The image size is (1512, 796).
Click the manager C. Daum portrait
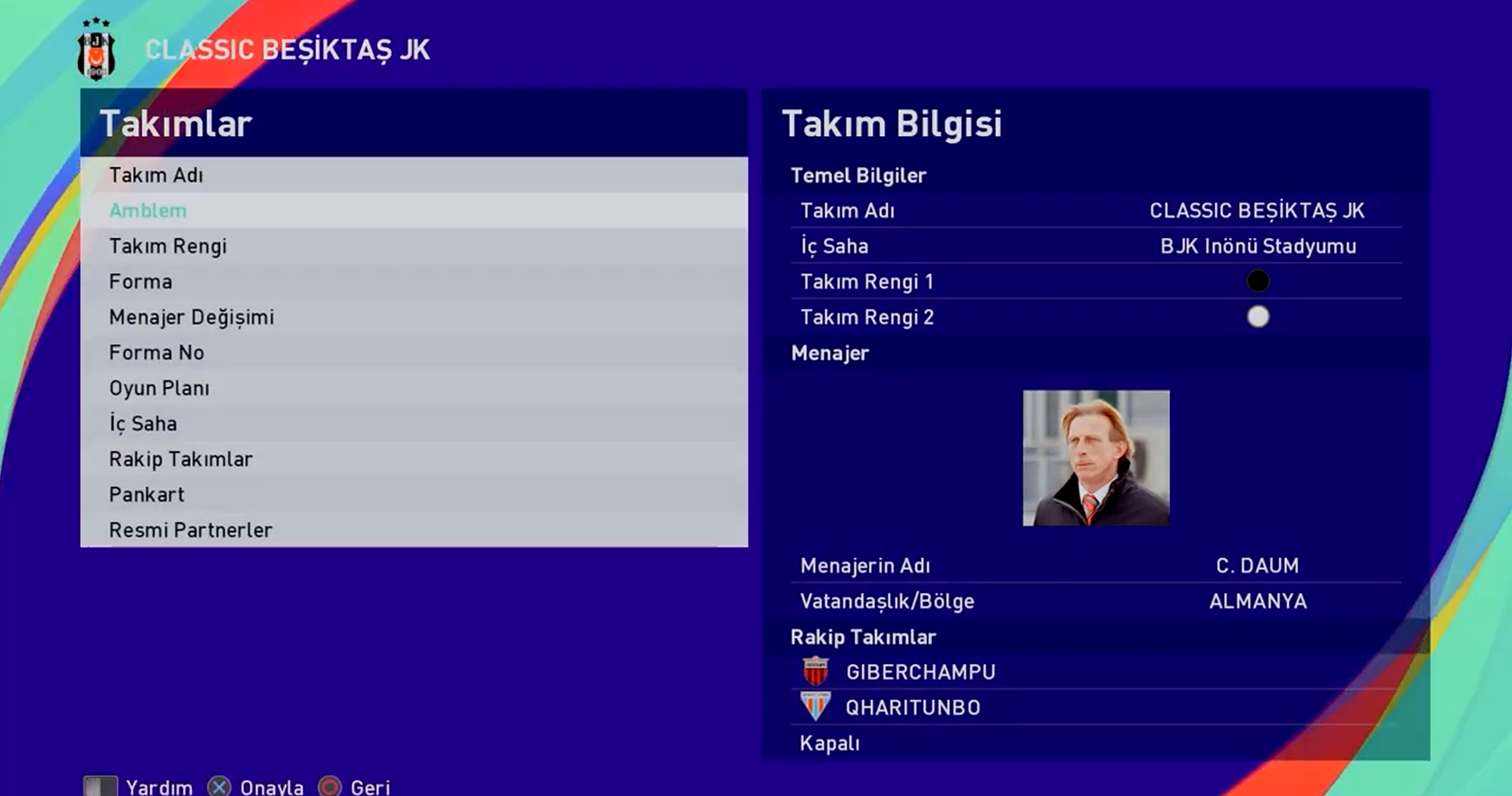[1096, 458]
